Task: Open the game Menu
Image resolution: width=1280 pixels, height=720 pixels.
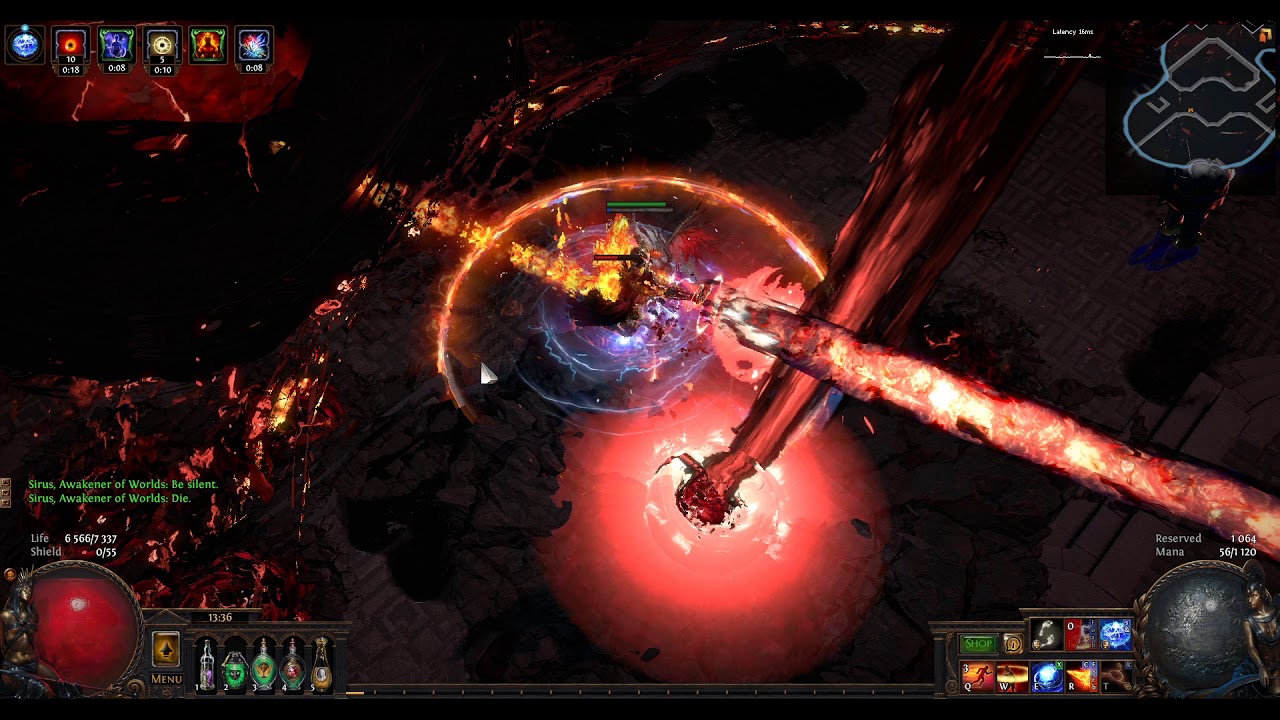Action: click(166, 679)
